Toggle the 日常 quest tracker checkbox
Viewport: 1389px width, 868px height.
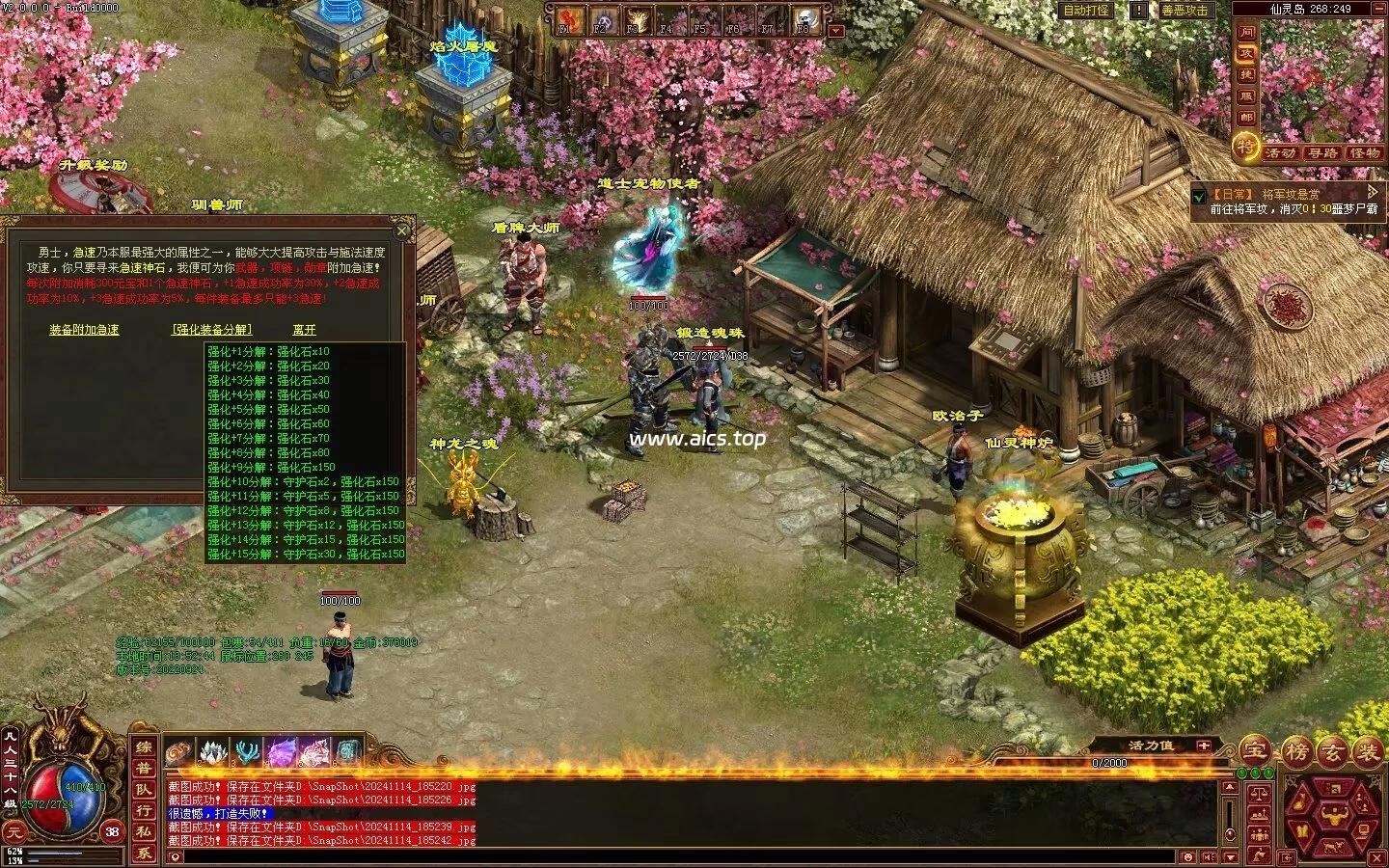tap(1200, 196)
